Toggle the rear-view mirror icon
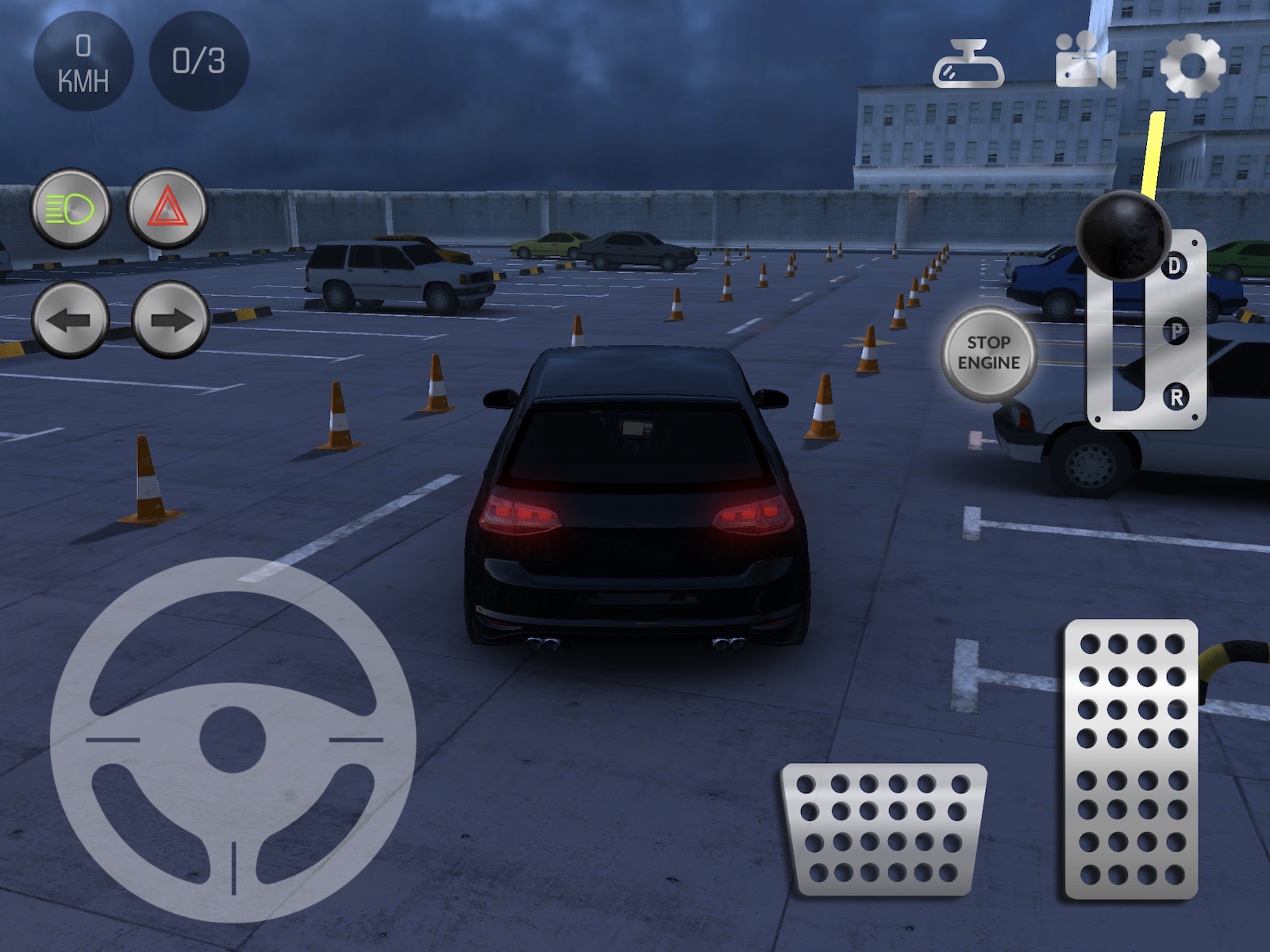Screen dimensions: 1270x952 click(x=968, y=65)
